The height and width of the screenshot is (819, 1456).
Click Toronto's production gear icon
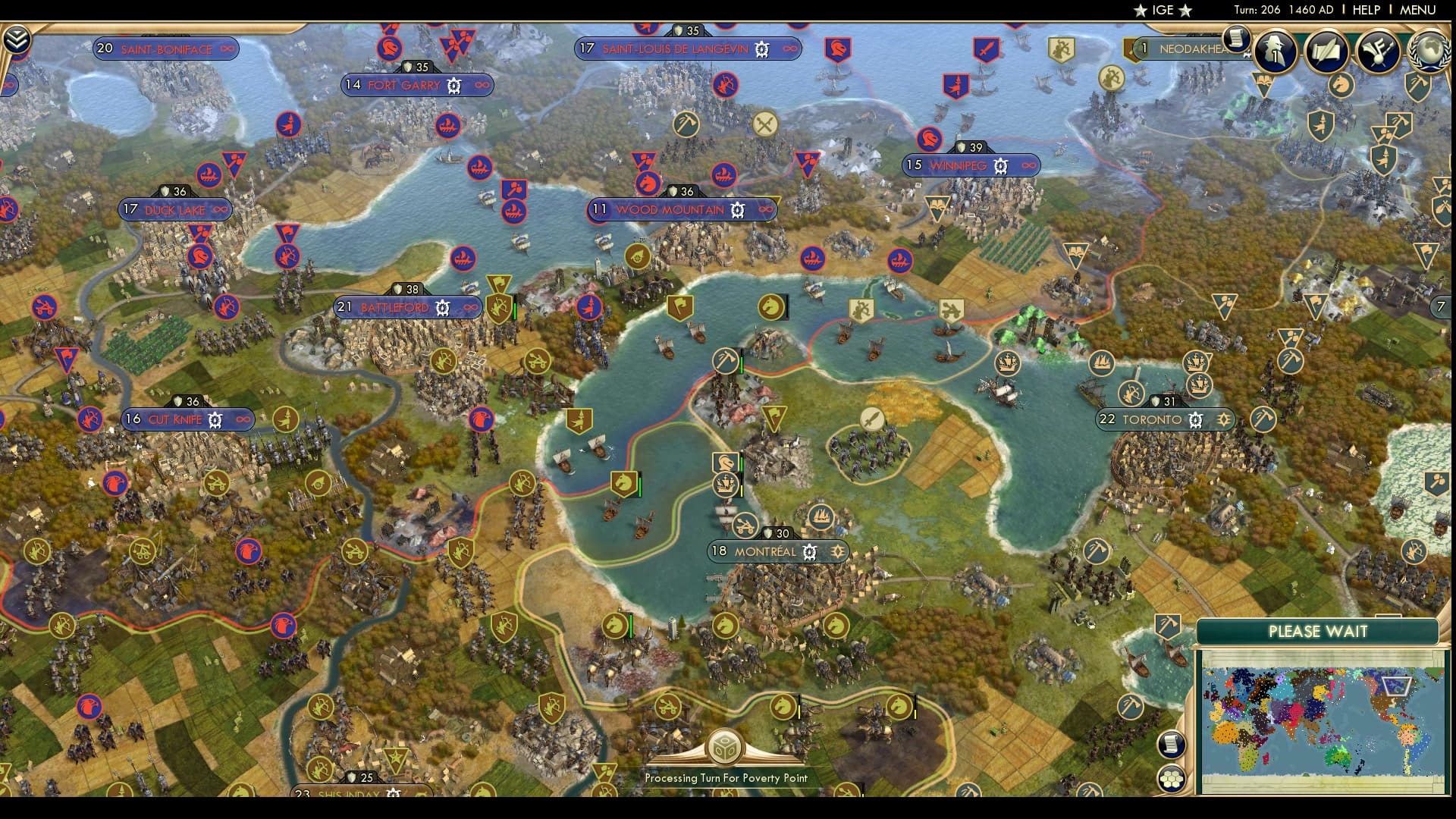click(x=1196, y=420)
